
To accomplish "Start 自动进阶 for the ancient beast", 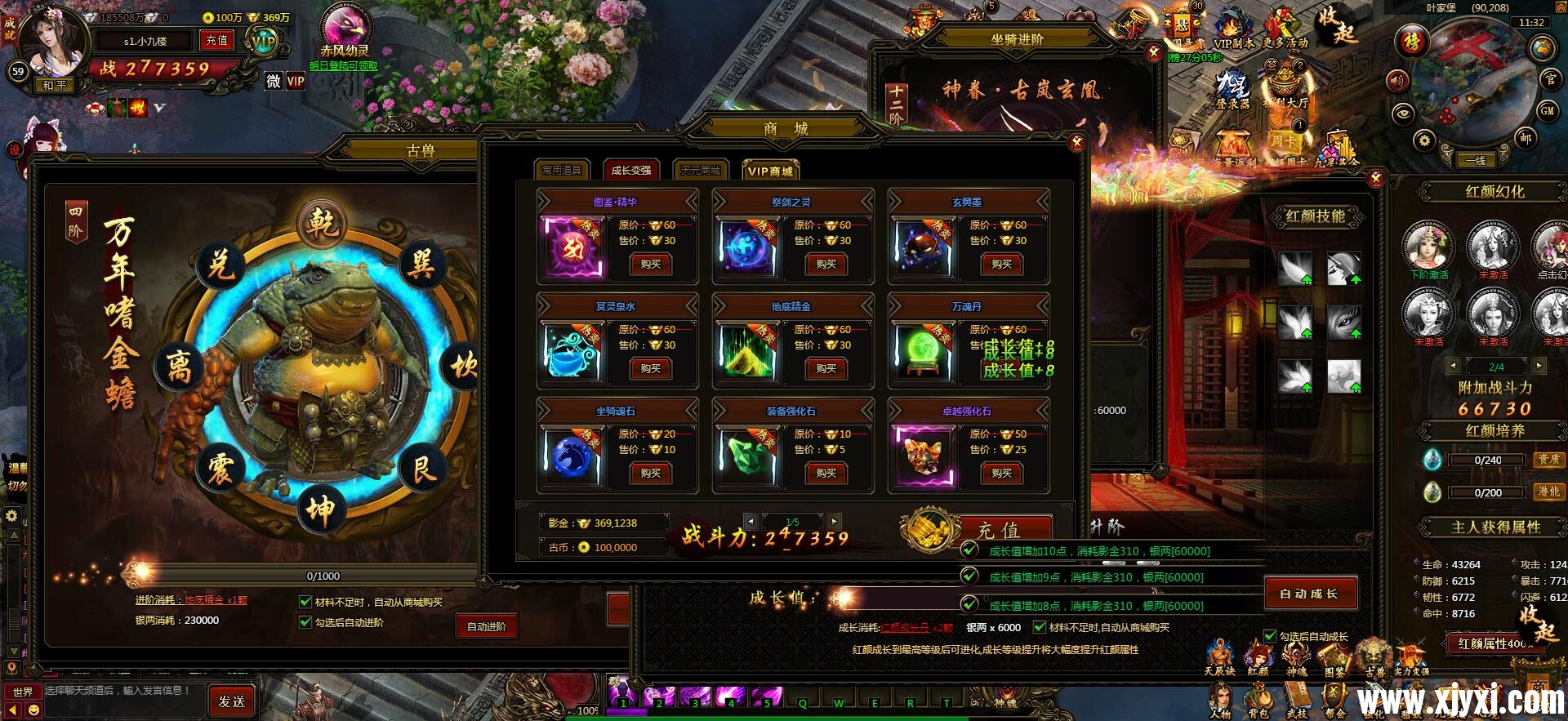I will [487, 626].
